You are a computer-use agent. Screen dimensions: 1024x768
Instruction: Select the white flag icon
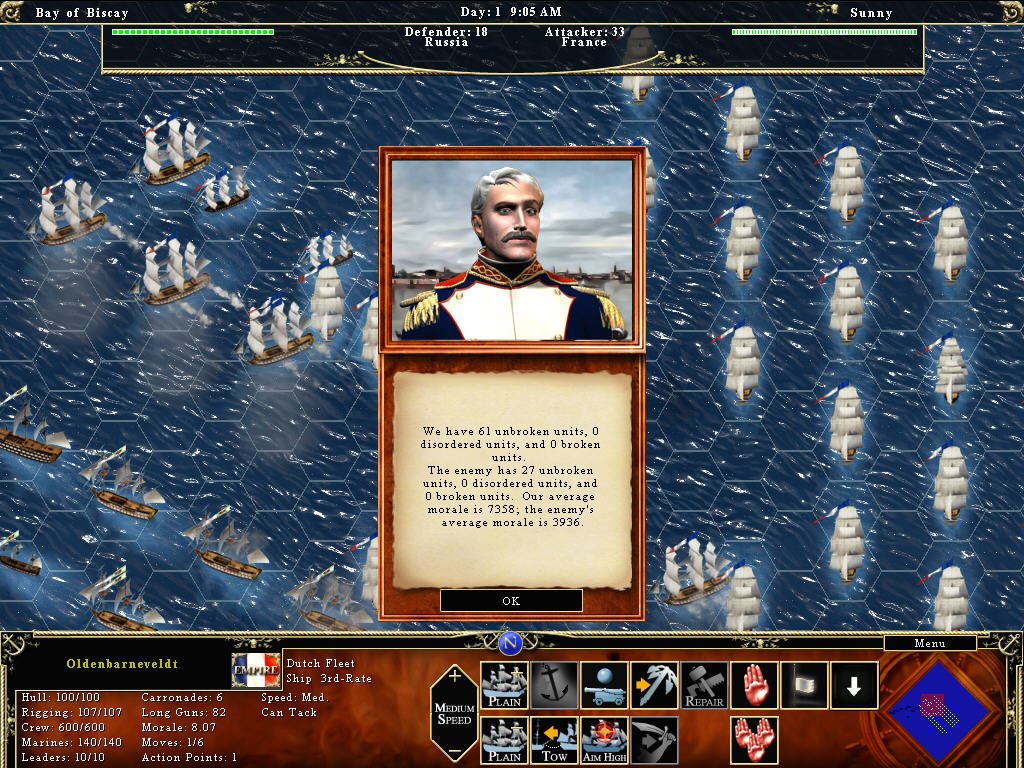point(805,686)
